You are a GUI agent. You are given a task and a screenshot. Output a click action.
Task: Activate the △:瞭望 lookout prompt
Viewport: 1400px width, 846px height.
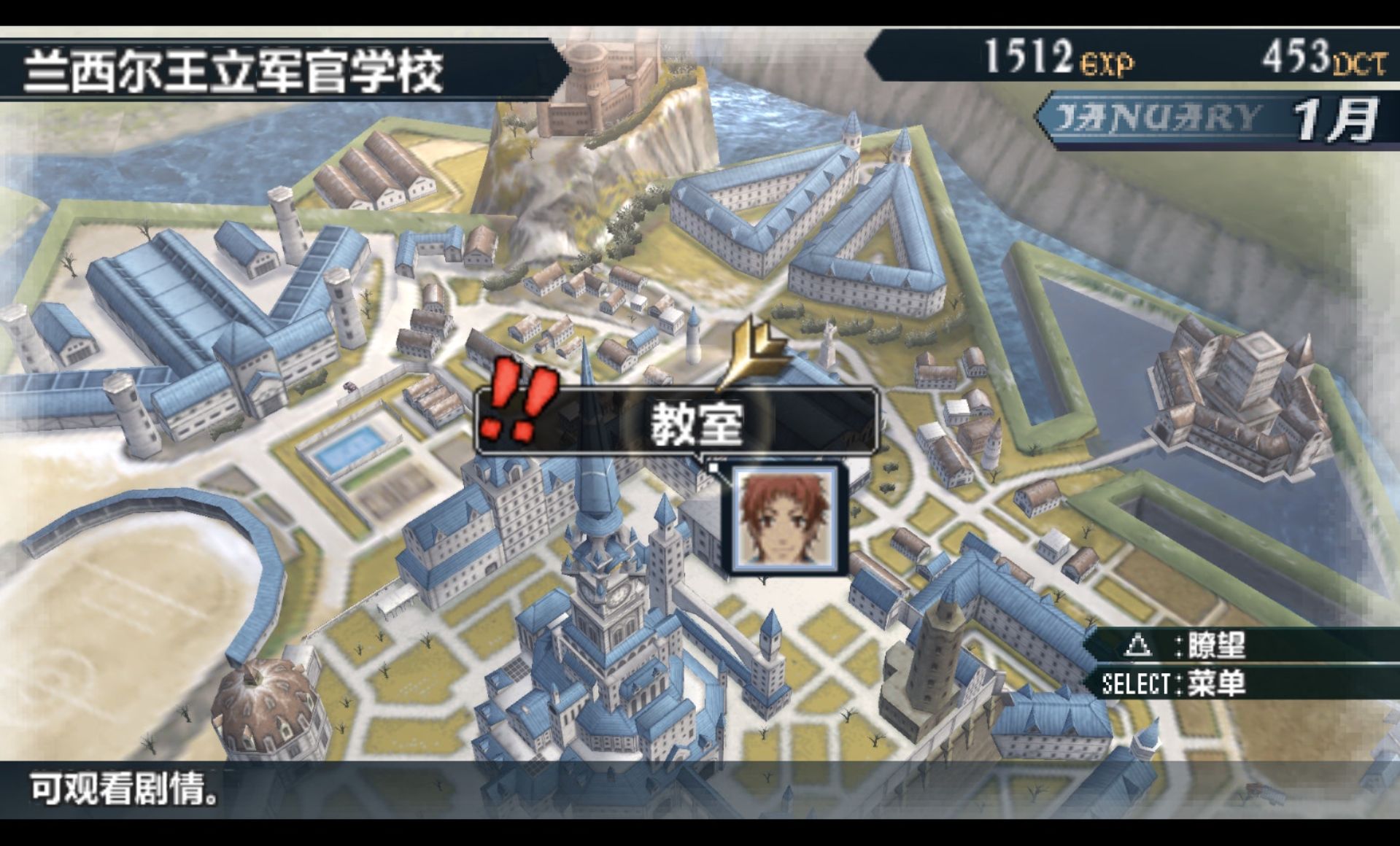click(1240, 645)
